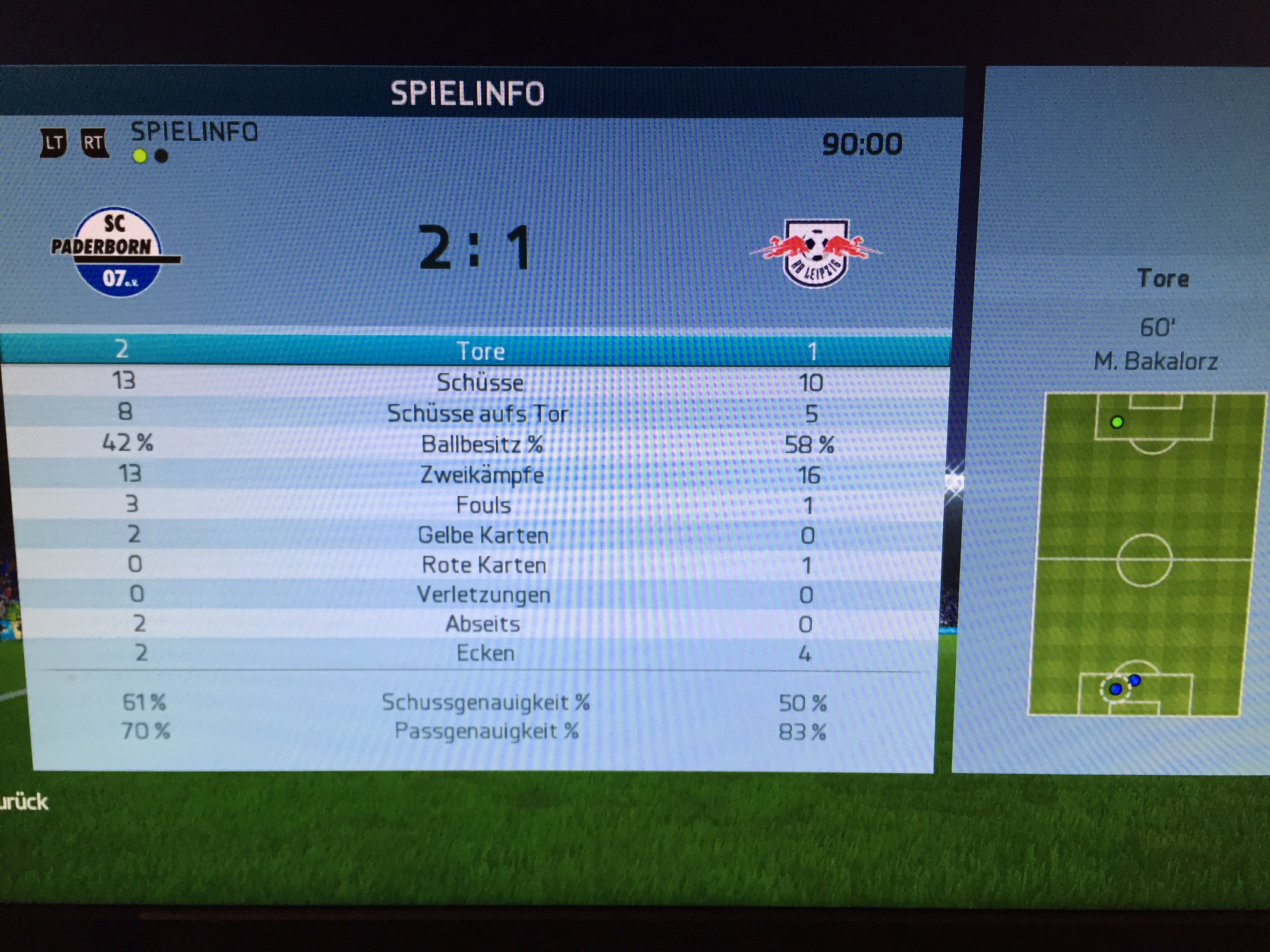Go back using the zurück option
This screenshot has height=952, width=1270.
[24, 802]
